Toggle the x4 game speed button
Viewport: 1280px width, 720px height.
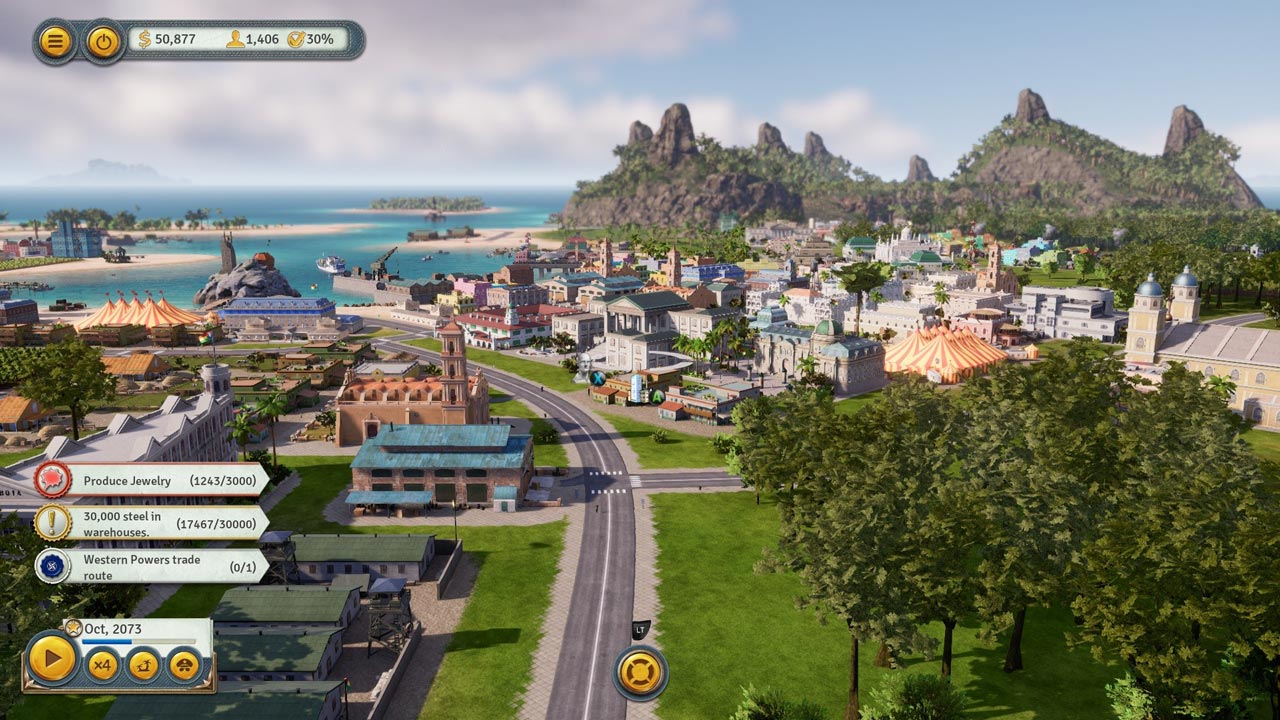[x=102, y=664]
